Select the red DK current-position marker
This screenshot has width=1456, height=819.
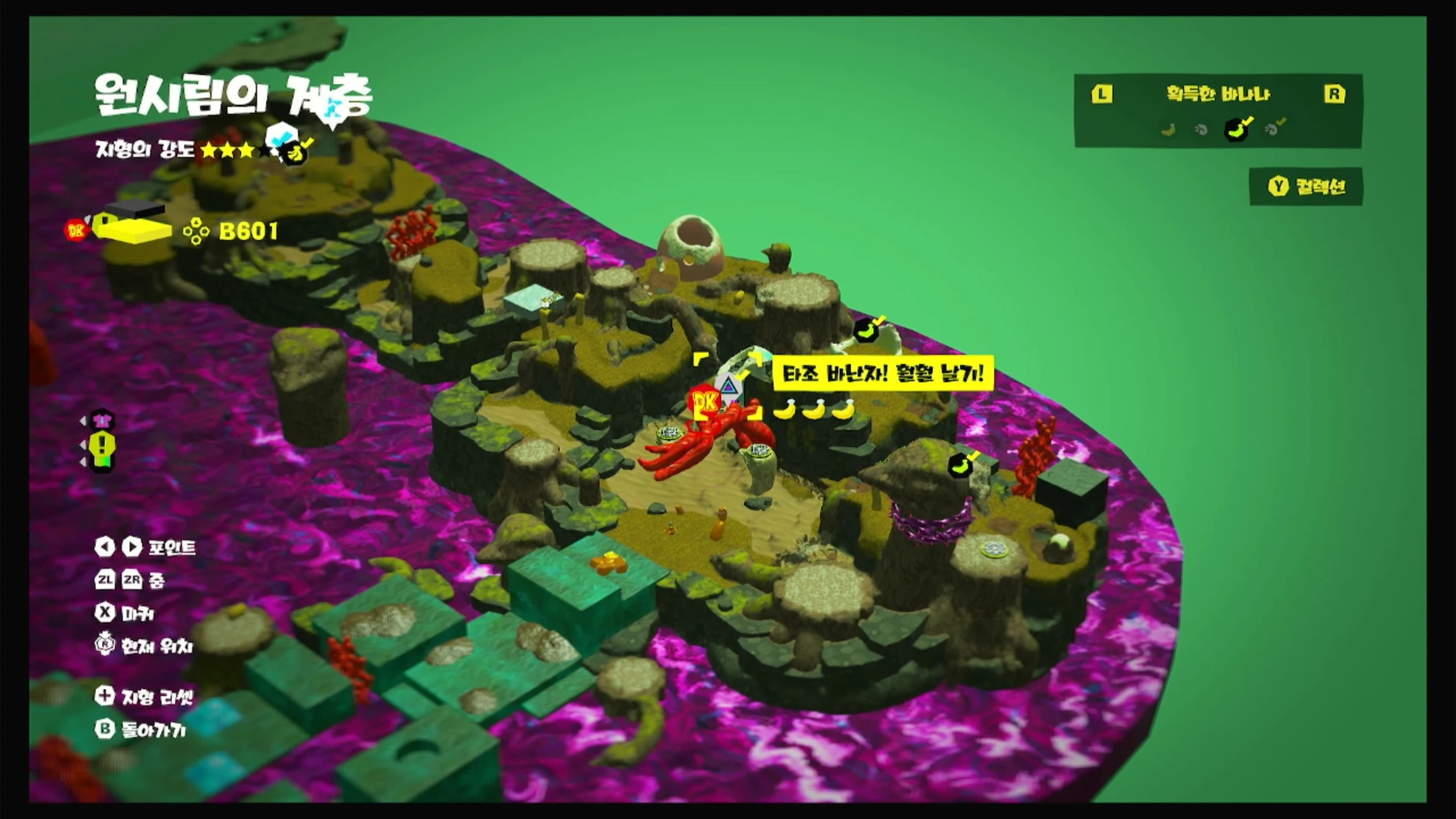click(x=708, y=402)
